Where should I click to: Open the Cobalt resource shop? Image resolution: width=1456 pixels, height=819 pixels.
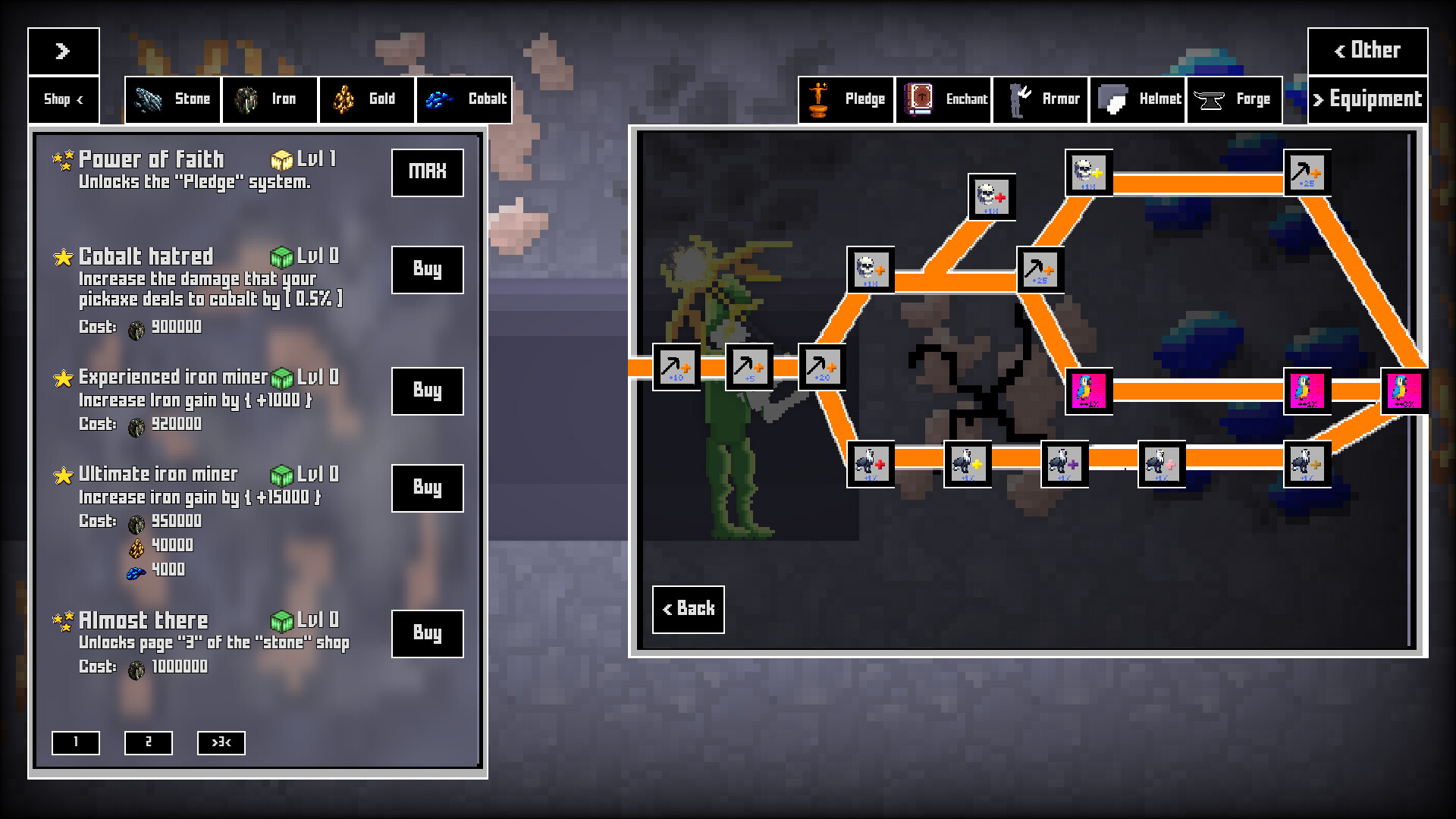click(x=463, y=99)
